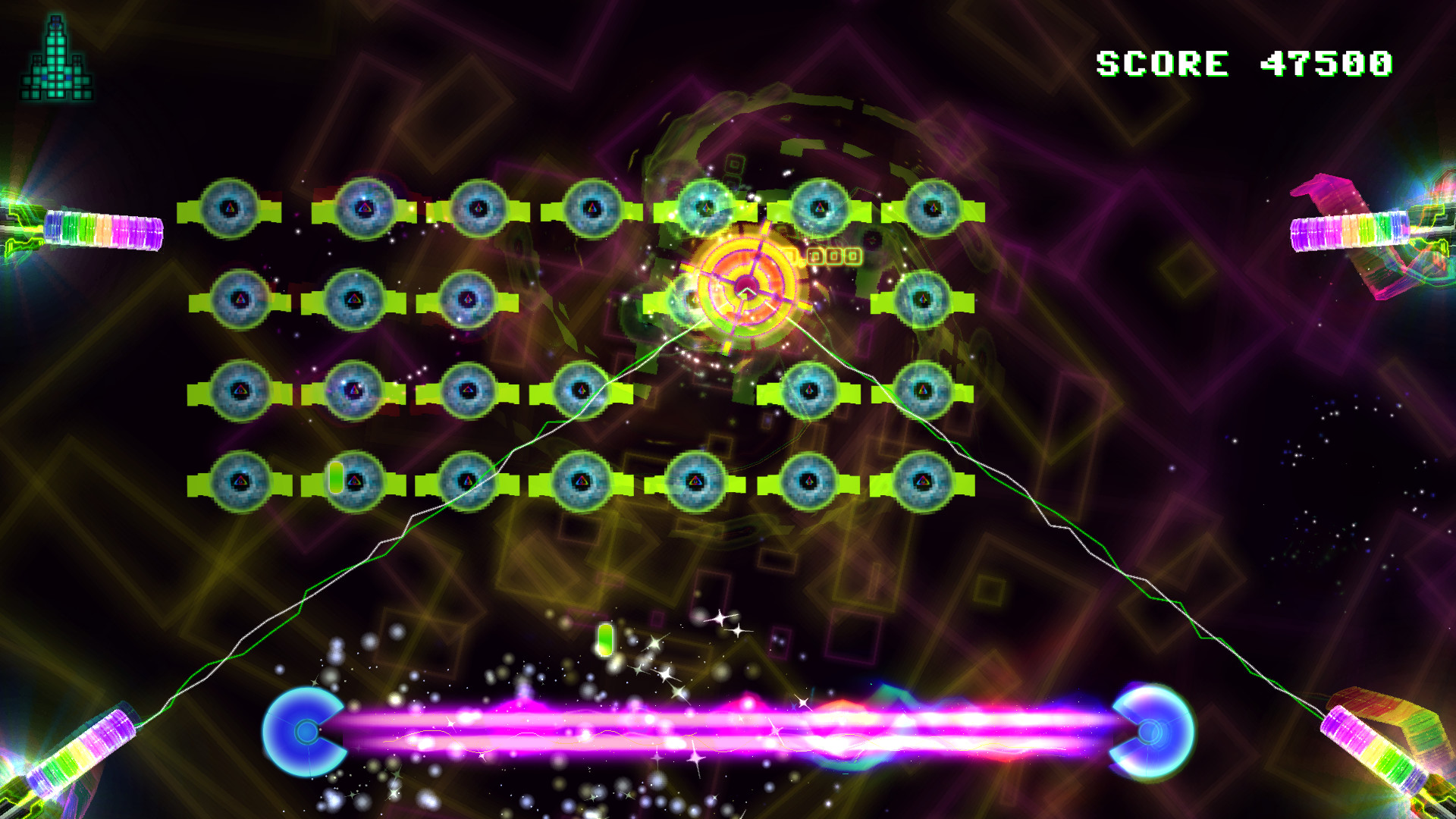The height and width of the screenshot is (819, 1456).
Task: Toggle the left blue paddle emitter
Action: click(305, 732)
